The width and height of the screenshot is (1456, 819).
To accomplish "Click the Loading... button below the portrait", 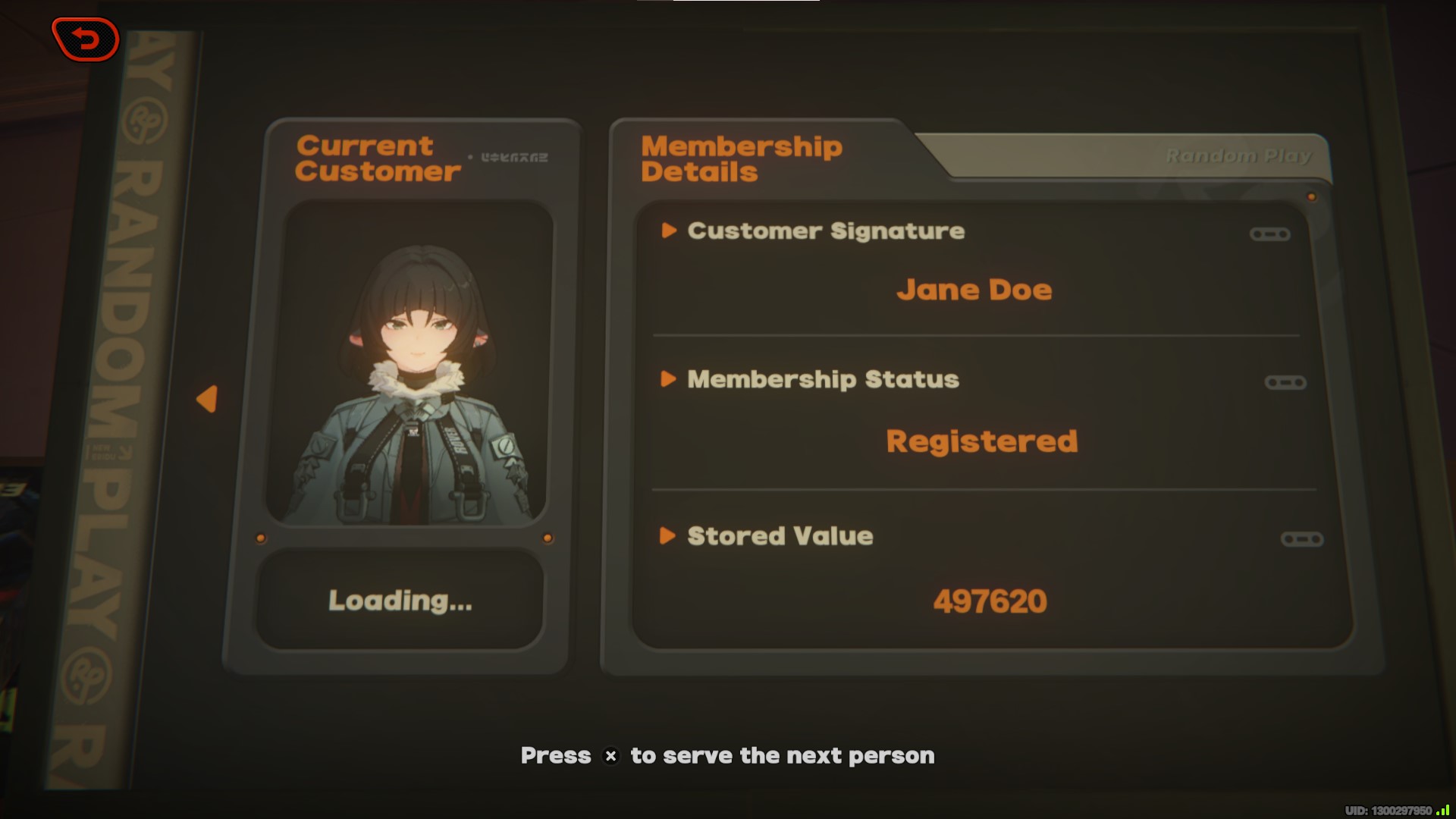I will tap(400, 601).
